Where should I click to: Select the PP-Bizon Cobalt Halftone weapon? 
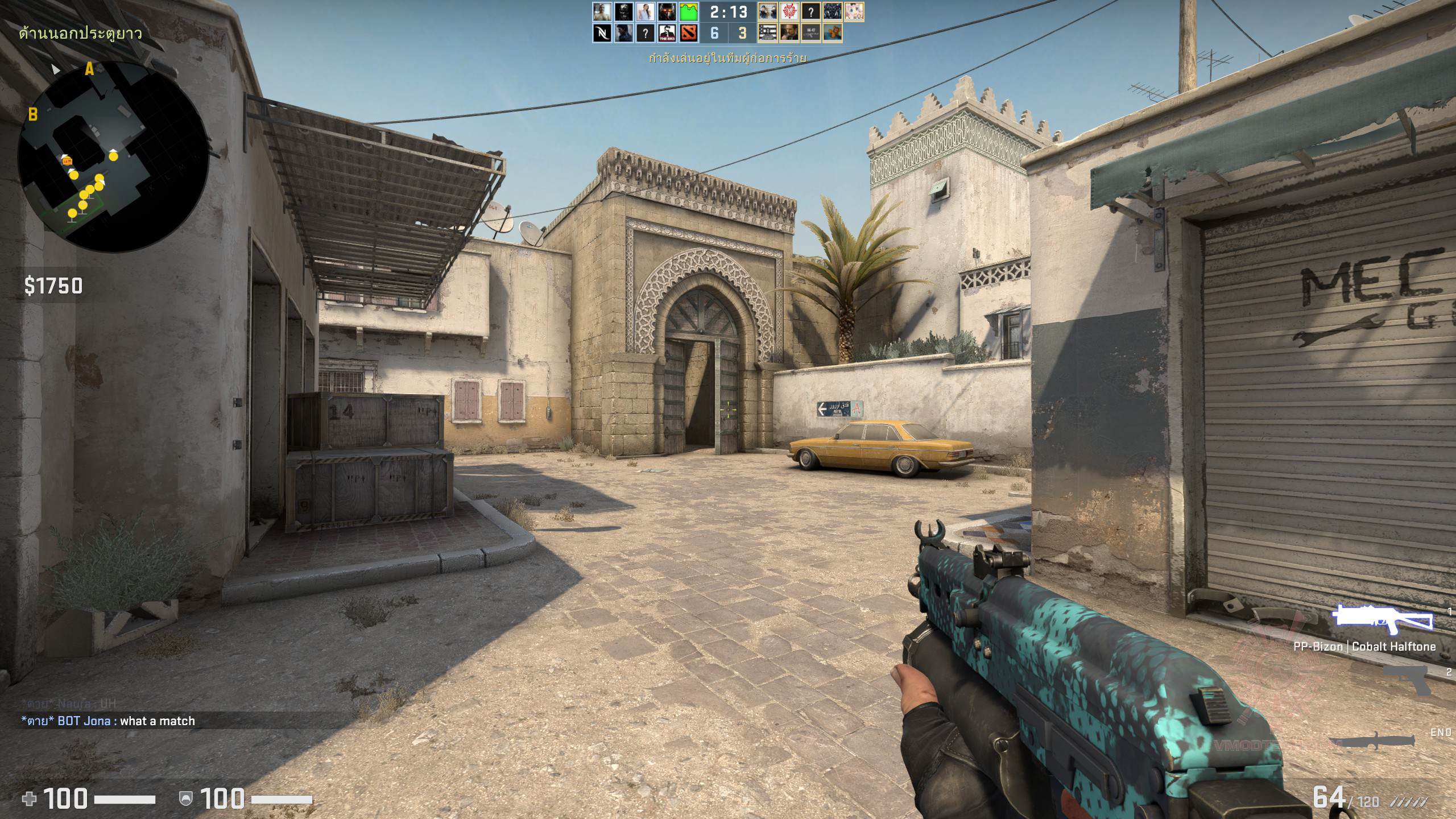point(1382,620)
